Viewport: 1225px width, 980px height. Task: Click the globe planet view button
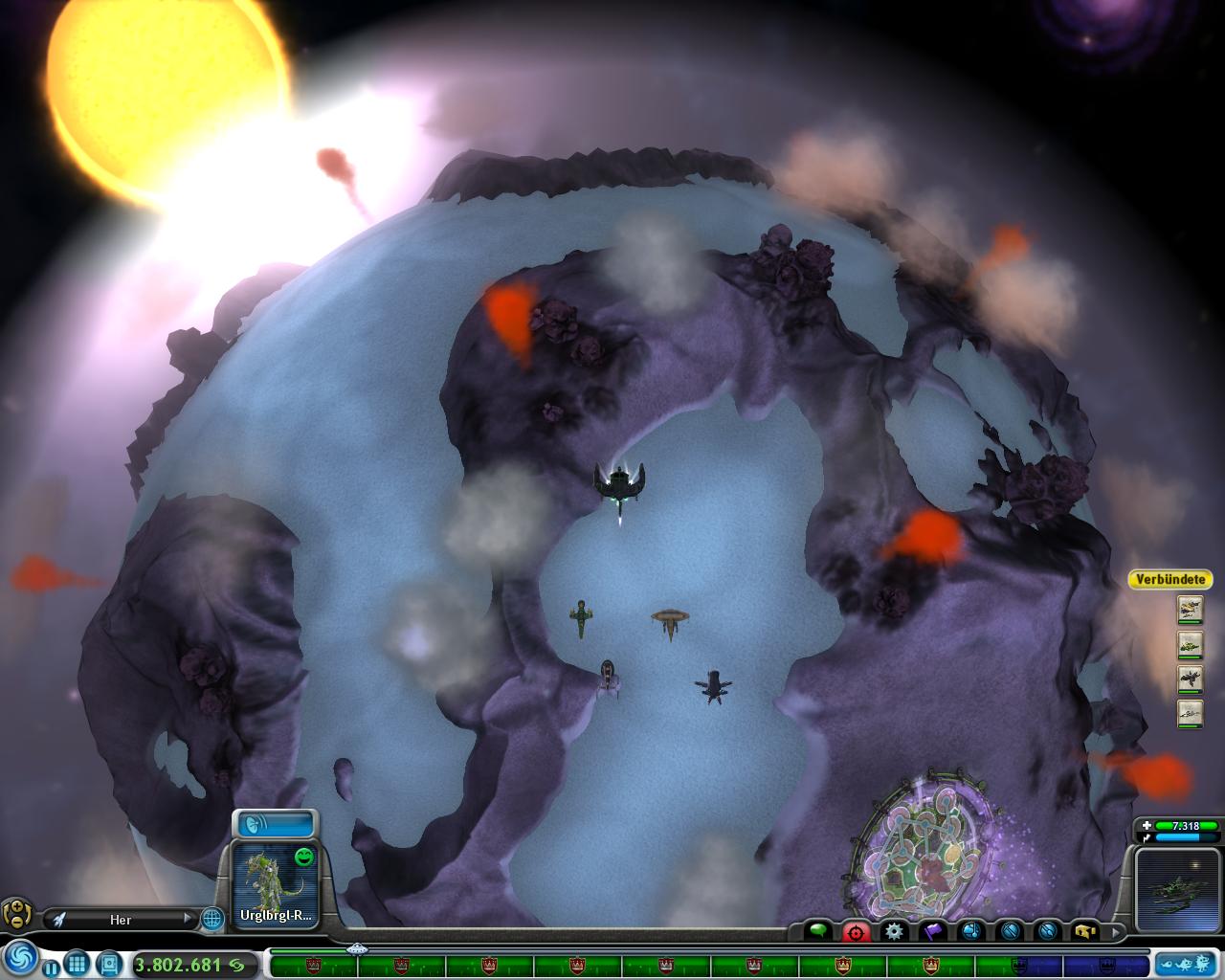(212, 919)
